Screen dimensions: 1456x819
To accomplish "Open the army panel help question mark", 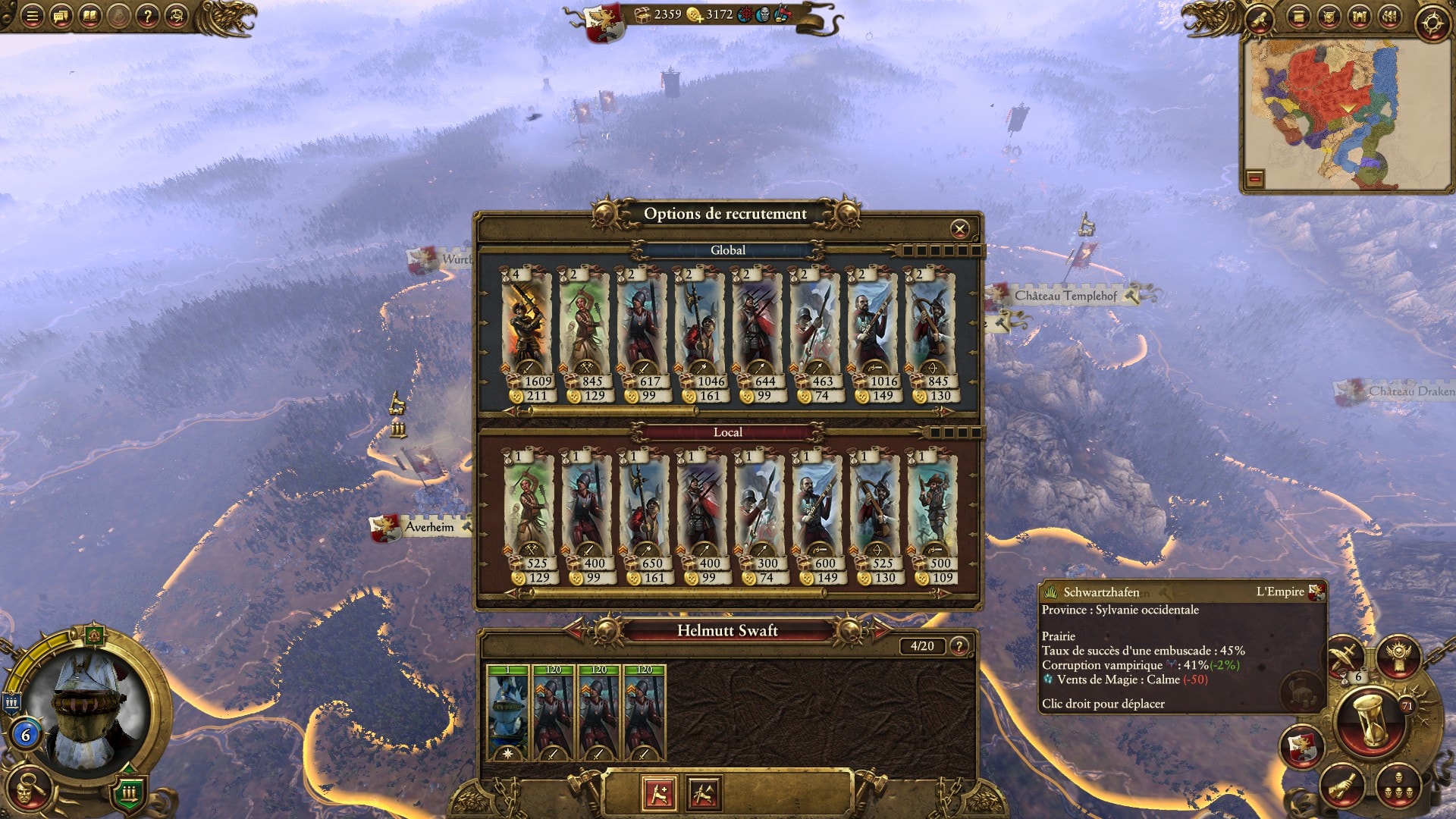I will [x=959, y=646].
